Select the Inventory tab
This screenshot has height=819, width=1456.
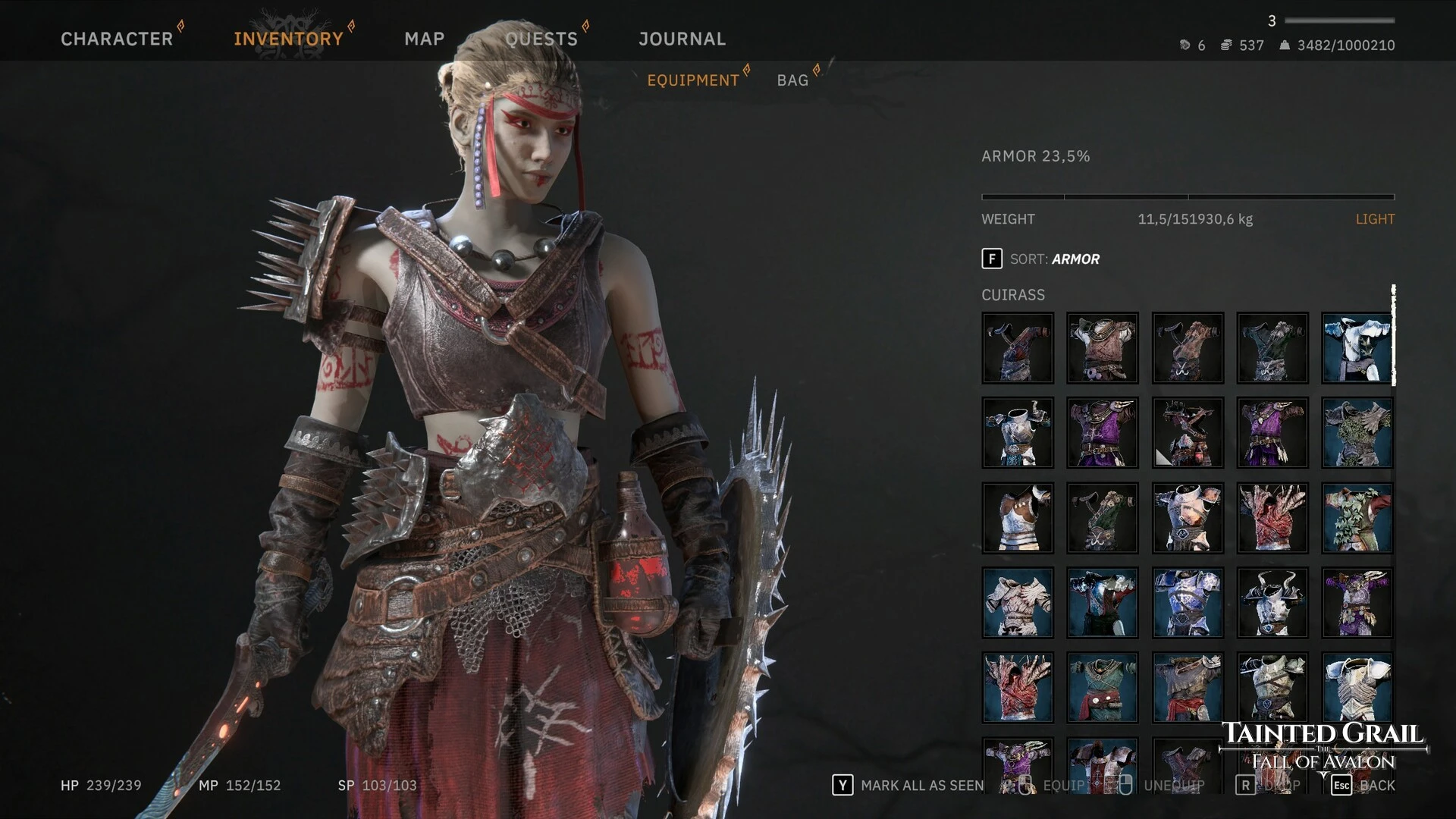click(288, 39)
